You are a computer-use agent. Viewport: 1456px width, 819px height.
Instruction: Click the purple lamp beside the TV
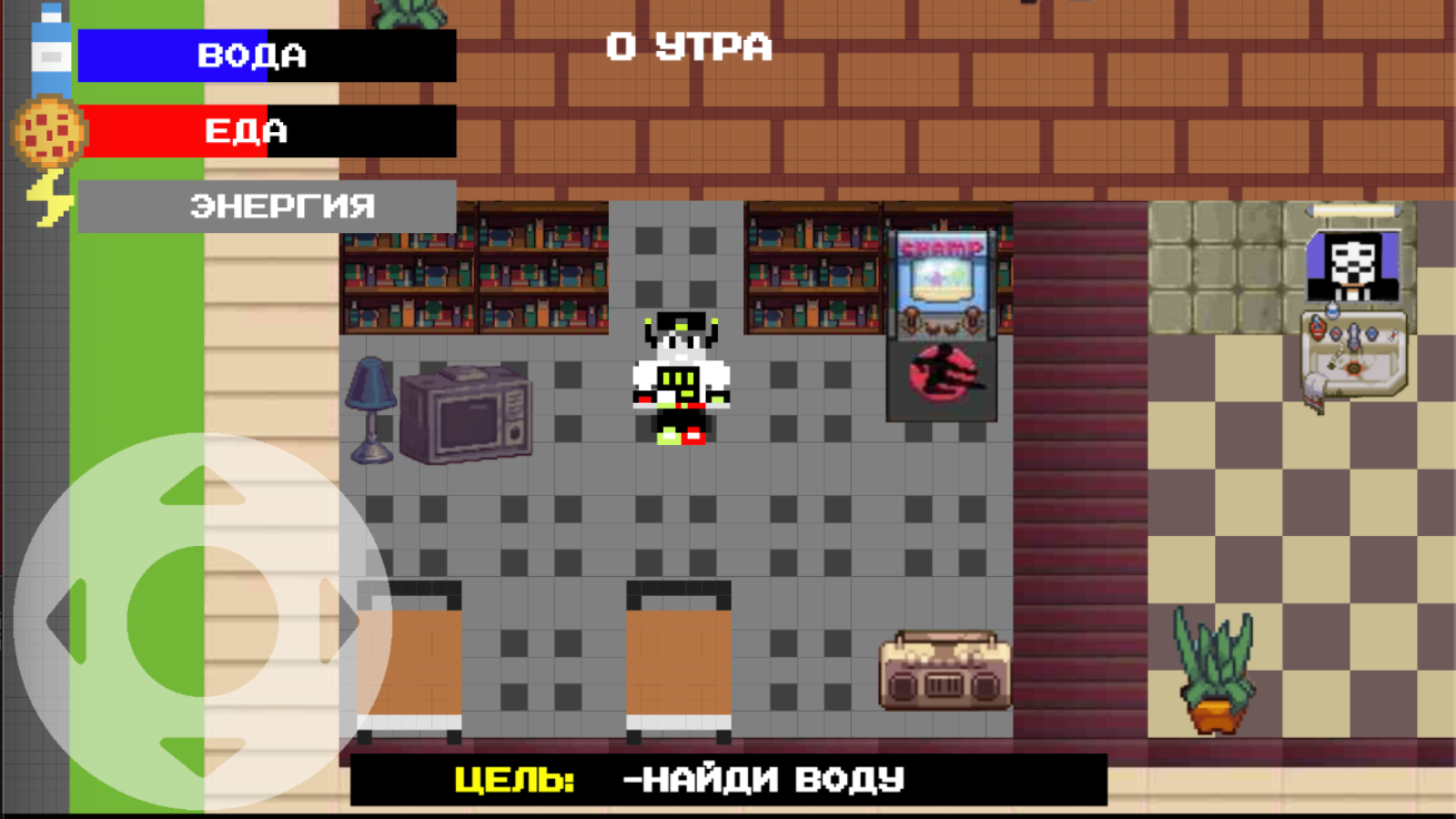[369, 409]
